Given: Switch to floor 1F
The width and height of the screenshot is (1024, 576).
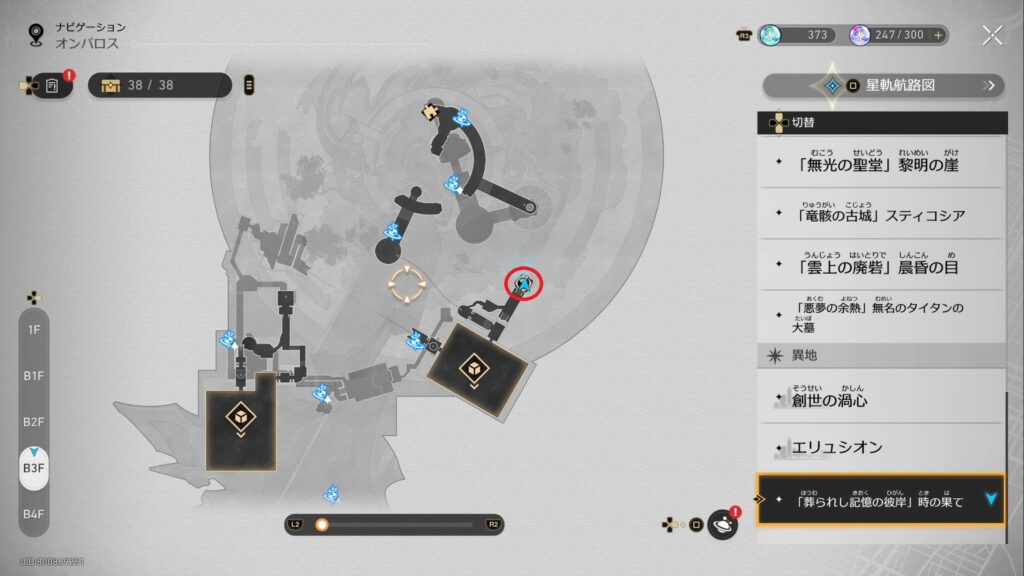Looking at the screenshot, I should click(x=34, y=329).
